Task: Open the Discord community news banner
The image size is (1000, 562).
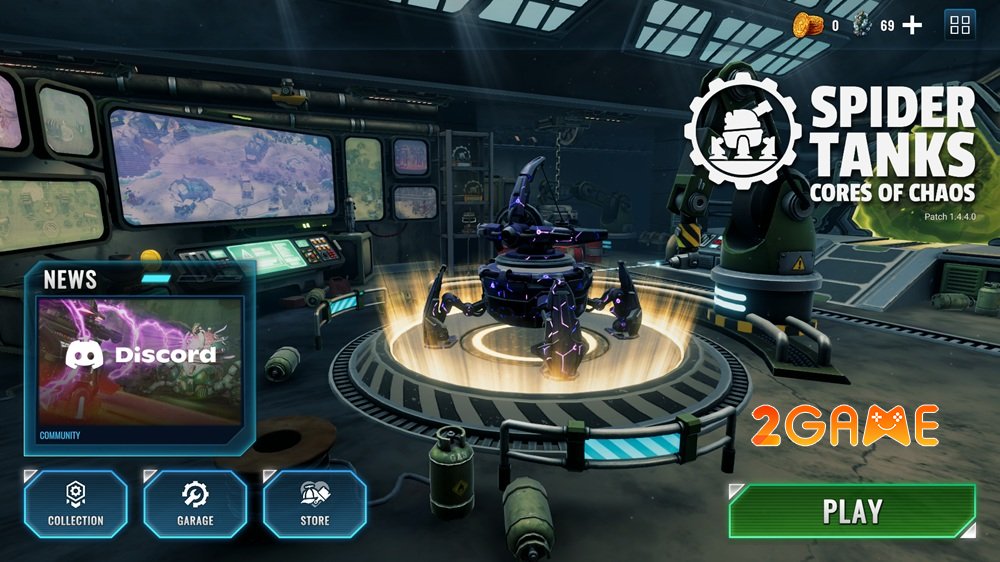Action: (x=140, y=362)
